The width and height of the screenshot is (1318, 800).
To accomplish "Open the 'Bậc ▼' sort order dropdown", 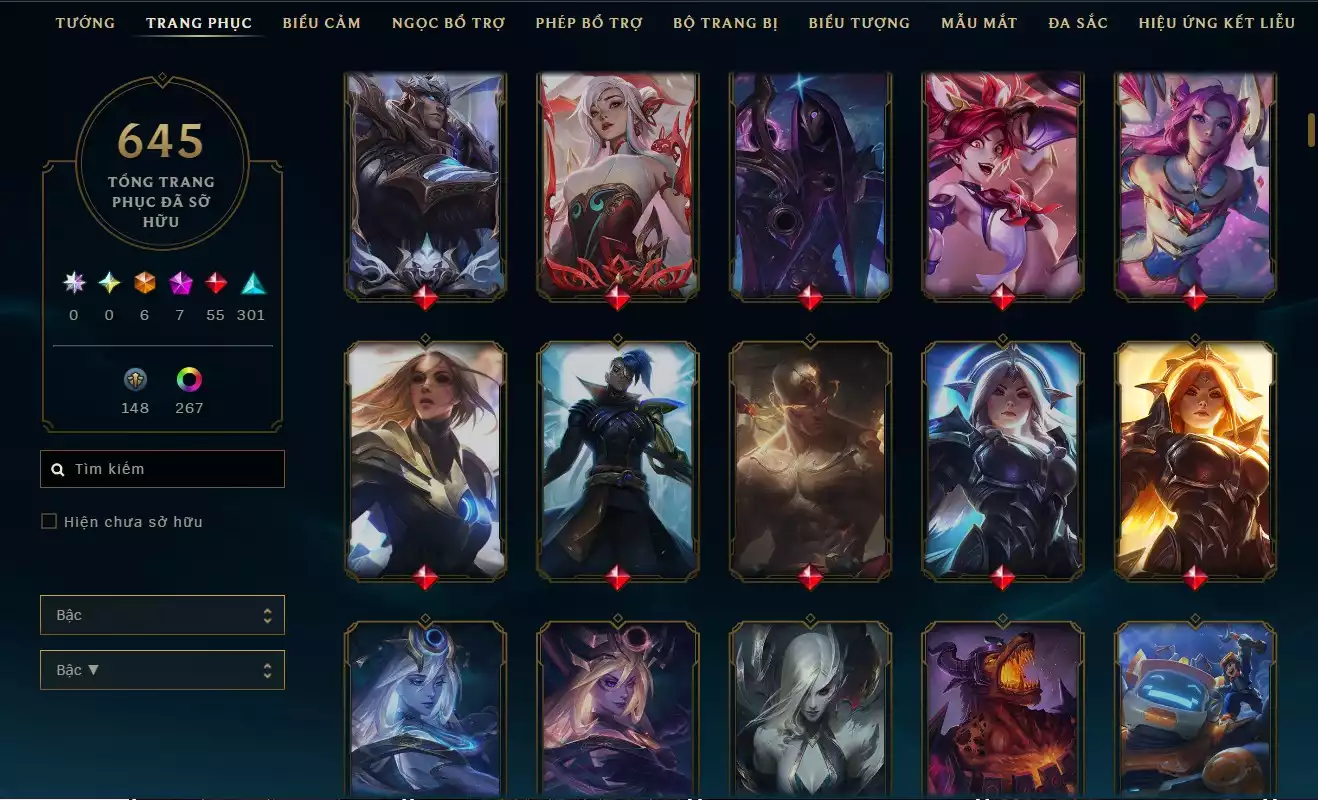I will click(x=162, y=669).
